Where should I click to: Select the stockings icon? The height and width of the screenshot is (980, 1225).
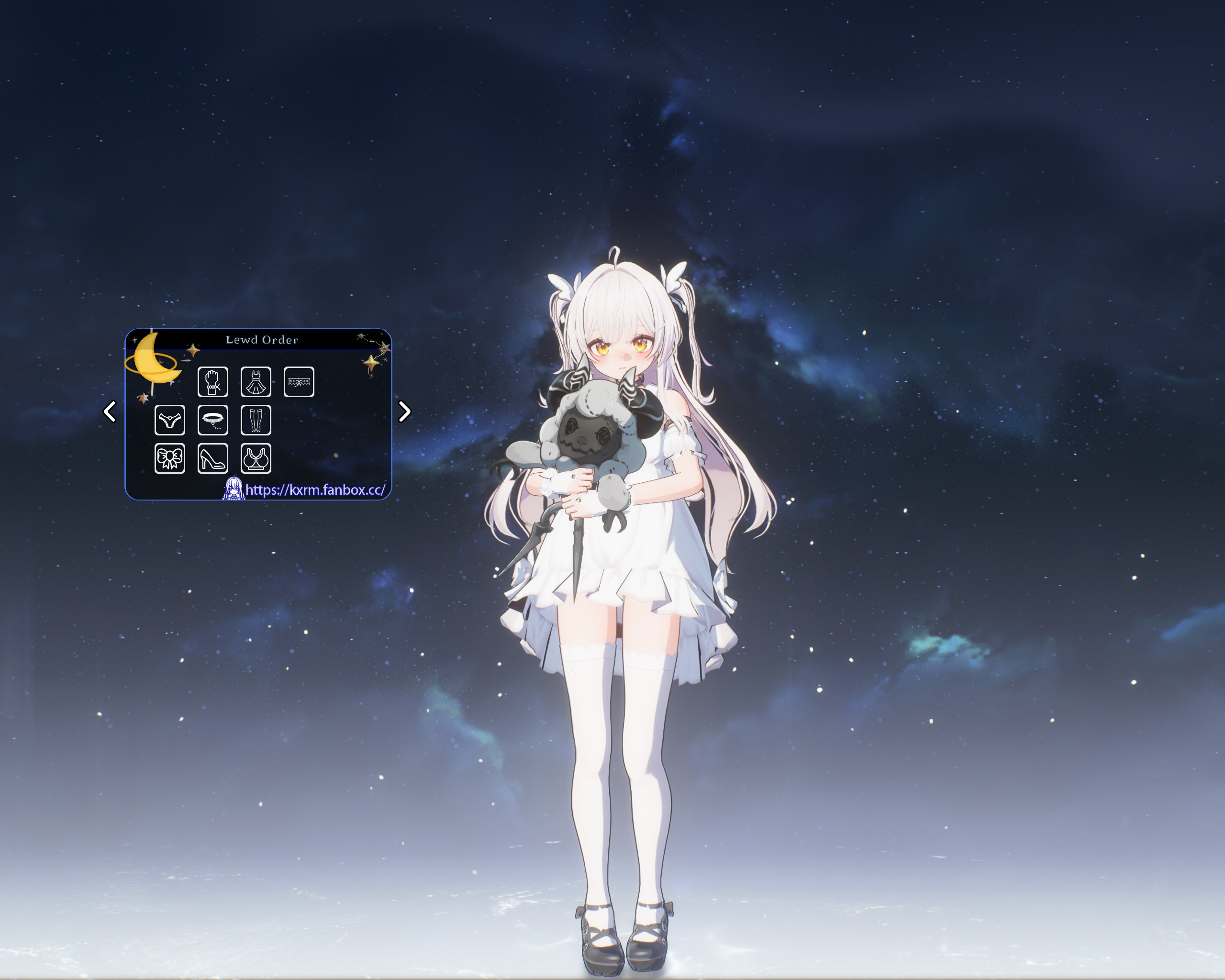(x=256, y=421)
